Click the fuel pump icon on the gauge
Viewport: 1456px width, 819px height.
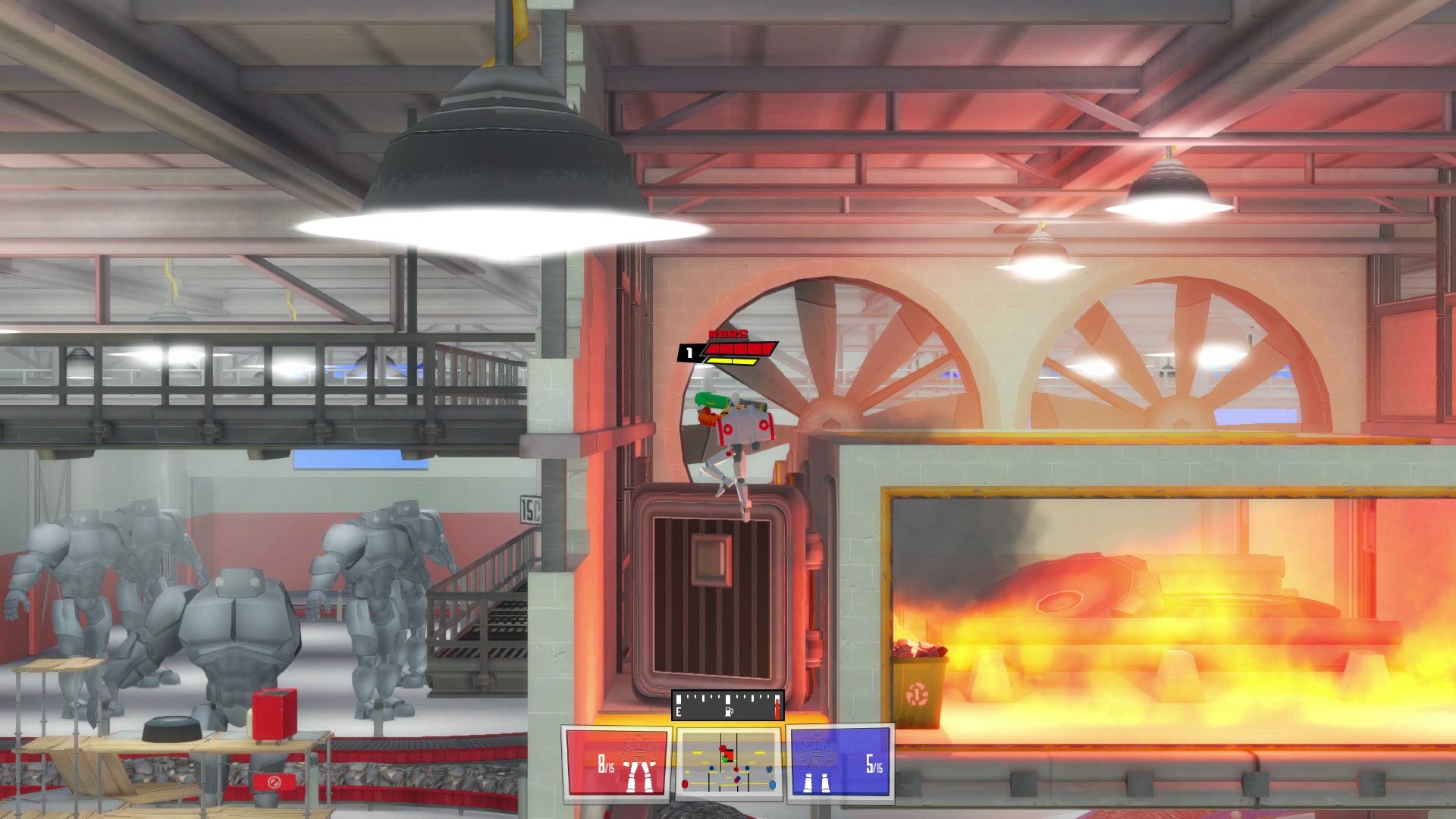click(x=729, y=711)
